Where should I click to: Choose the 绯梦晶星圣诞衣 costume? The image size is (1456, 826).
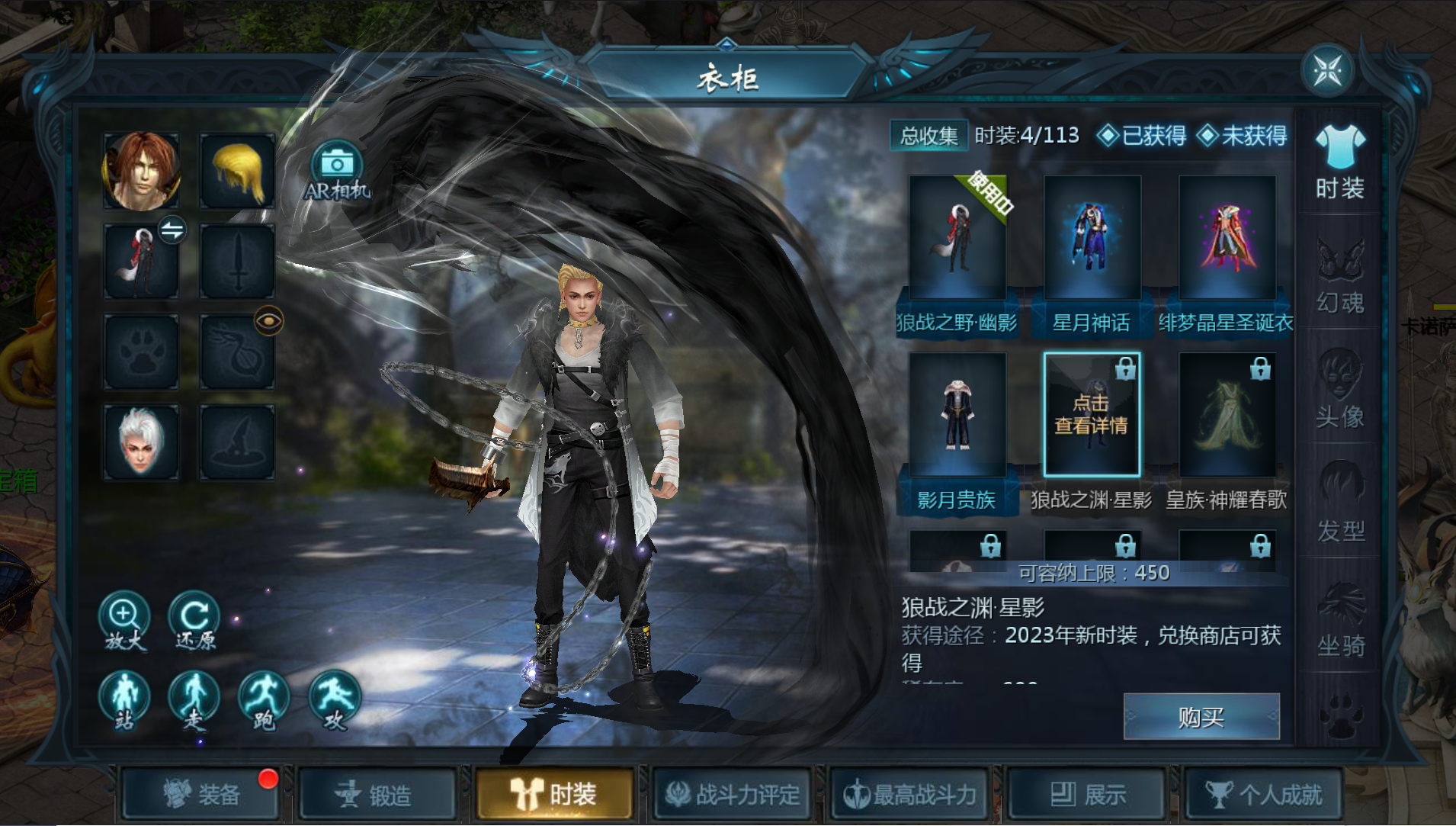click(1227, 238)
